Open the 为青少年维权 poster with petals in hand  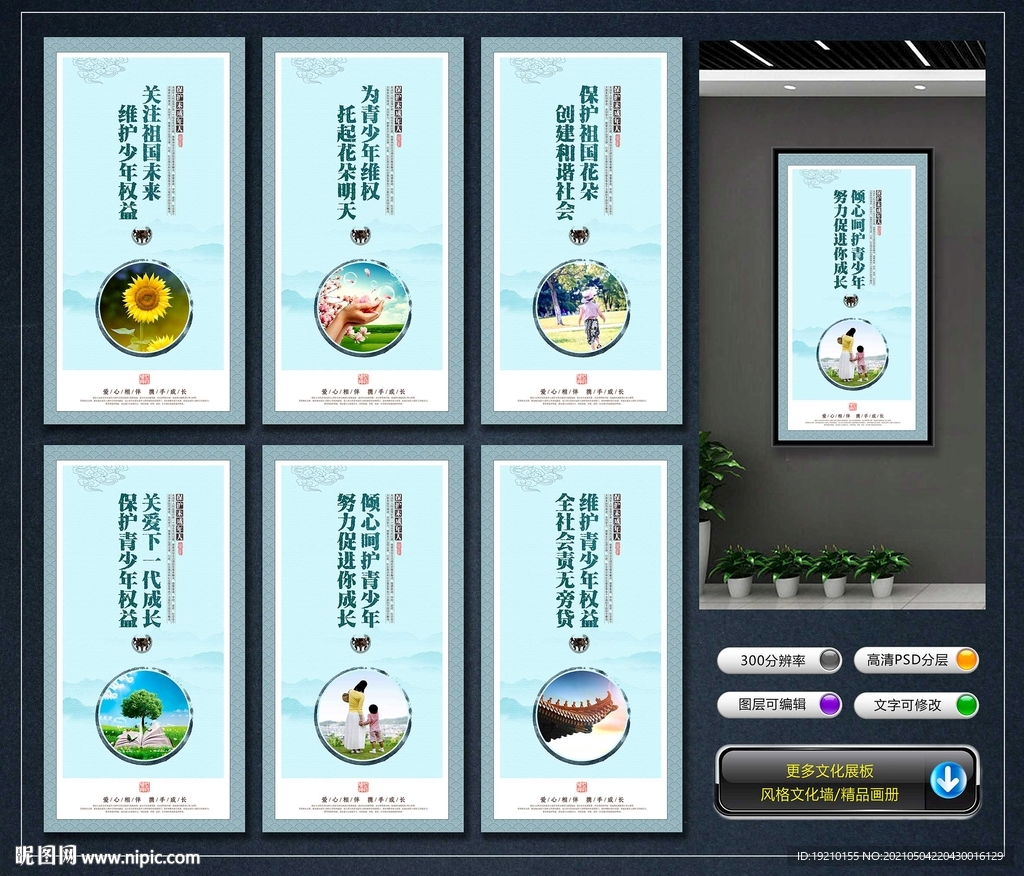click(x=362, y=230)
